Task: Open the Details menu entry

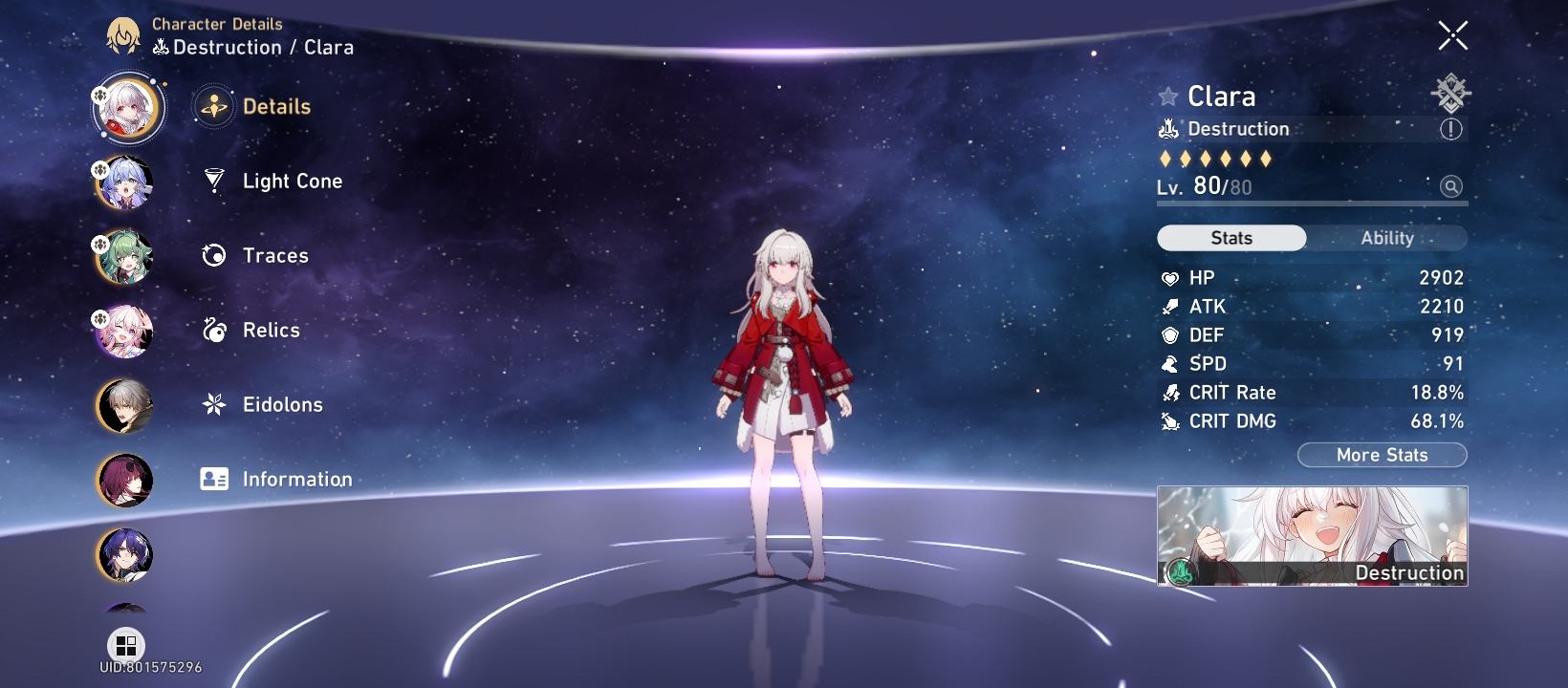Action: tap(277, 106)
